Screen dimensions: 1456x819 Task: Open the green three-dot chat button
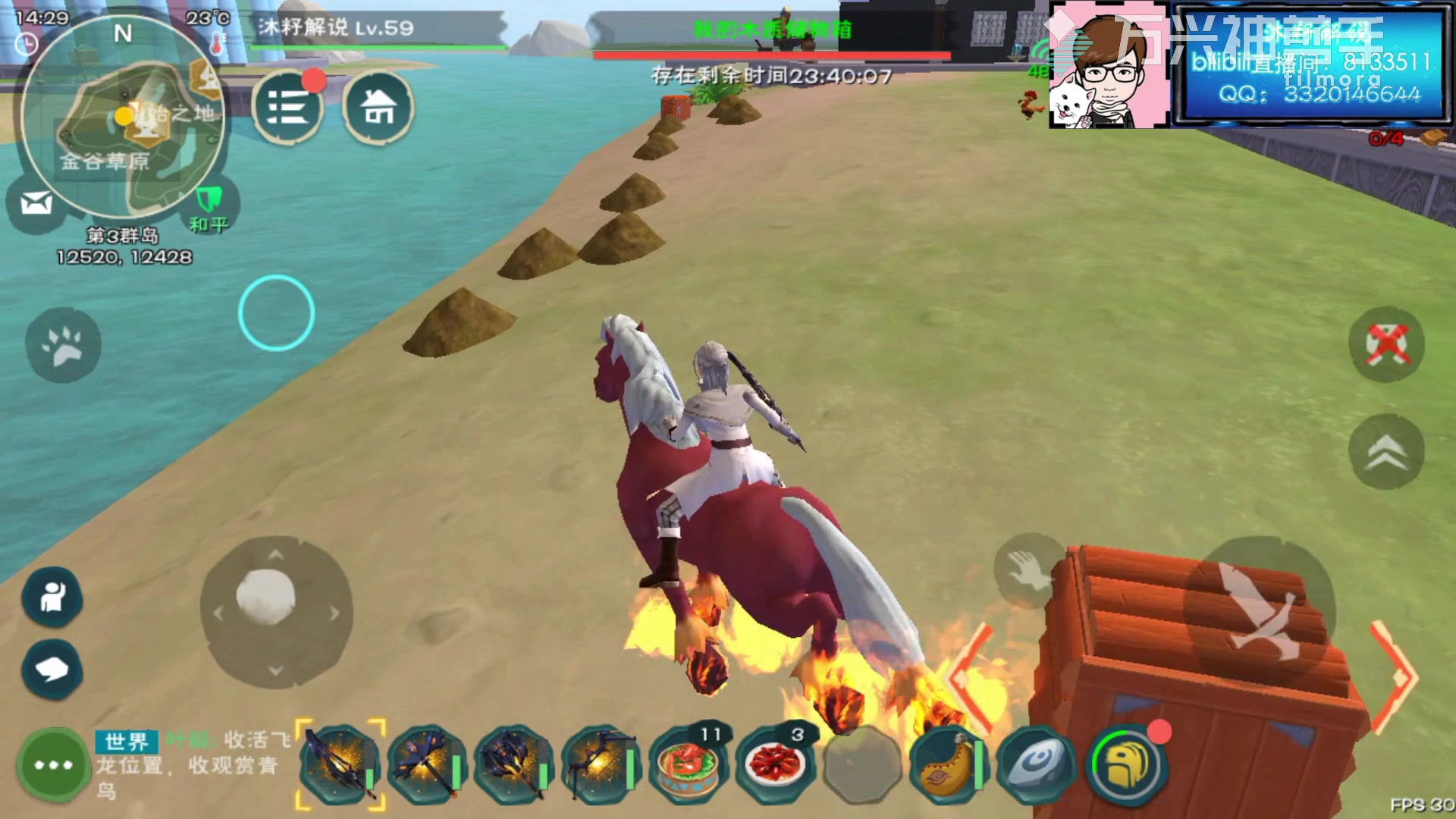coord(54,764)
